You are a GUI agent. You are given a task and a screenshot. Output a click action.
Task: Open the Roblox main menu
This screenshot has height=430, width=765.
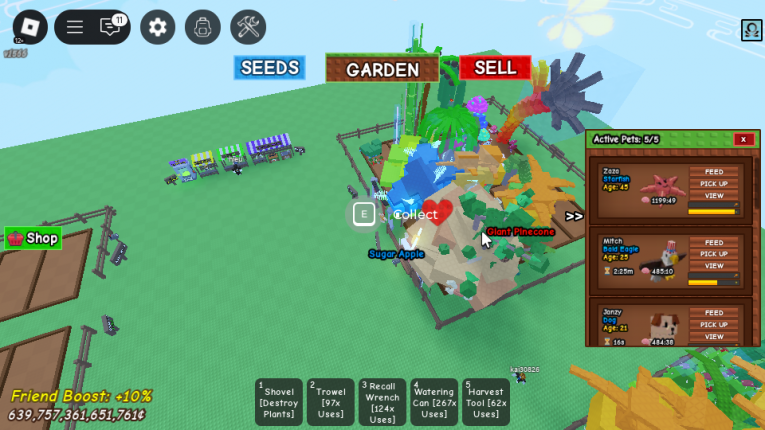pos(30,27)
